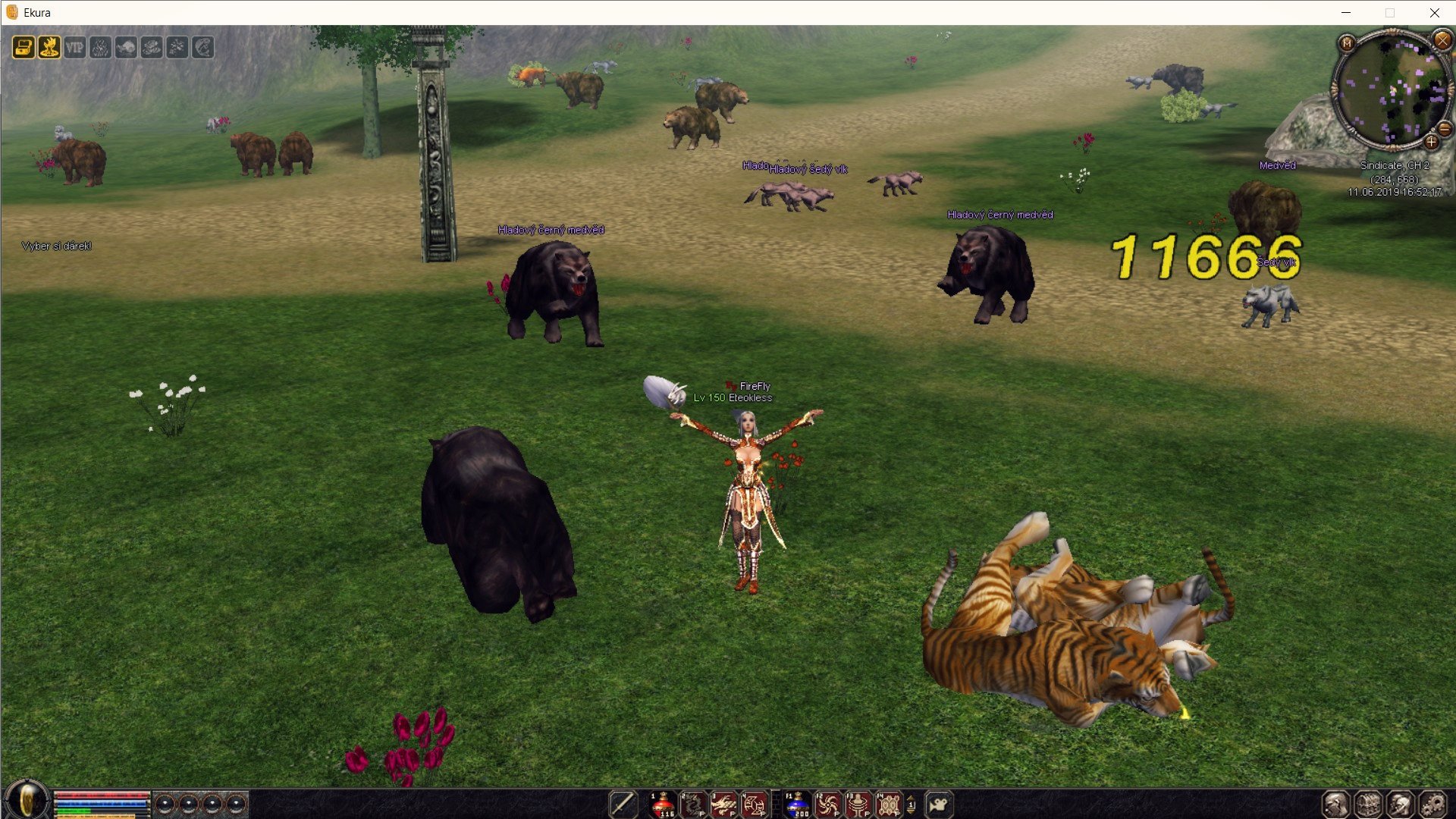Use the blue mana potion in slot F1

point(797,804)
